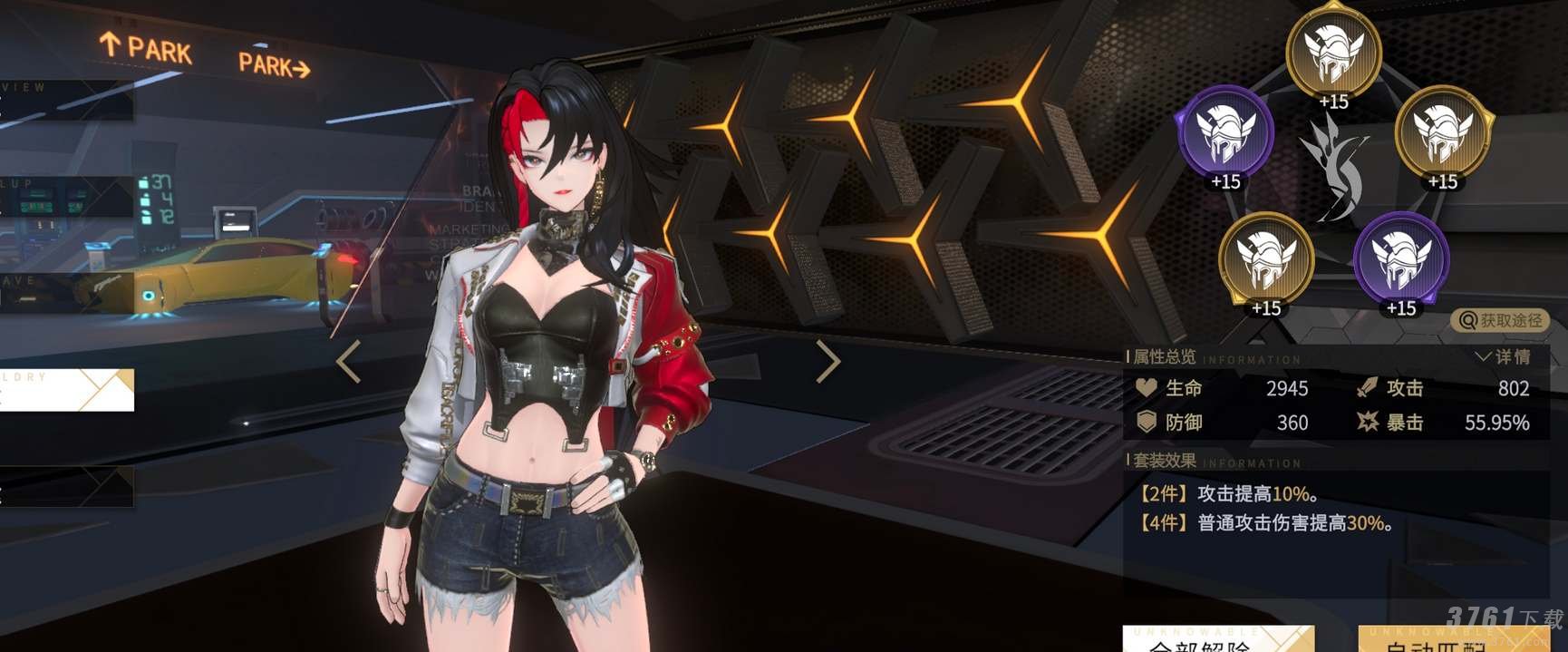Open the side tab ending in UP
The image size is (1568, 652).
pos(65,197)
